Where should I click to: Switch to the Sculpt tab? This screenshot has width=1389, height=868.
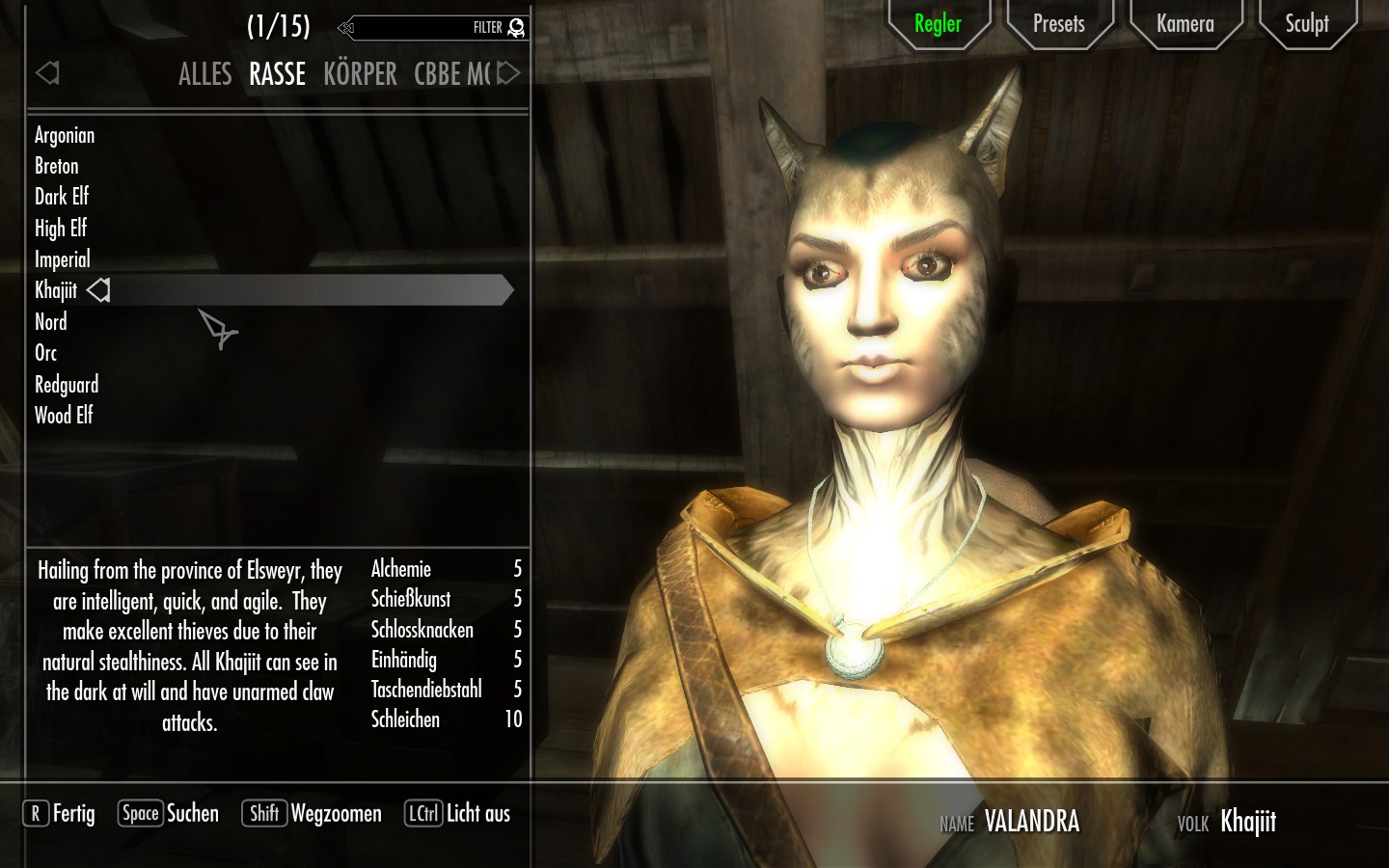point(1307,24)
